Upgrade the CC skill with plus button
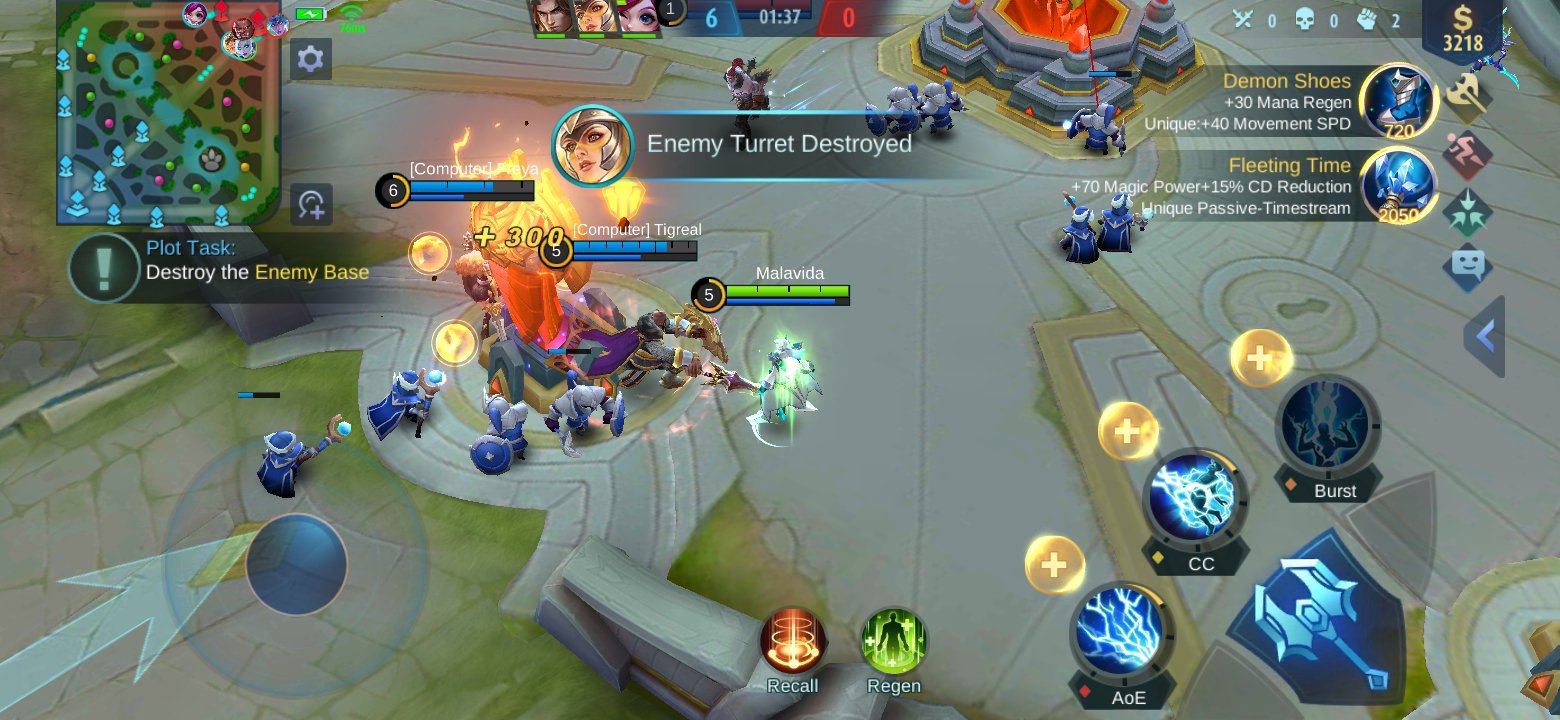The image size is (1560, 720). [1128, 432]
